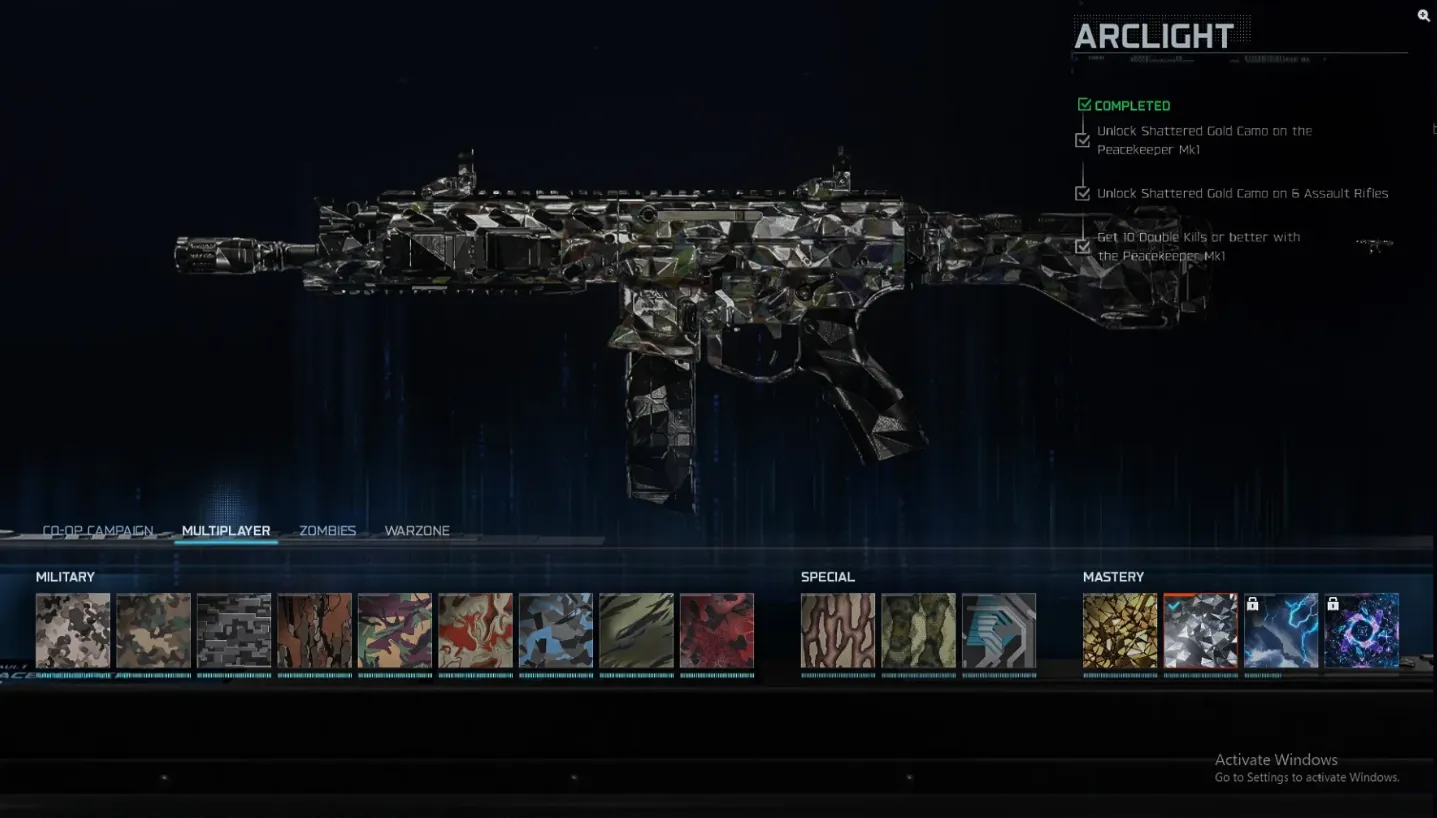Select the first Special camo with wavy pattern

coord(837,630)
